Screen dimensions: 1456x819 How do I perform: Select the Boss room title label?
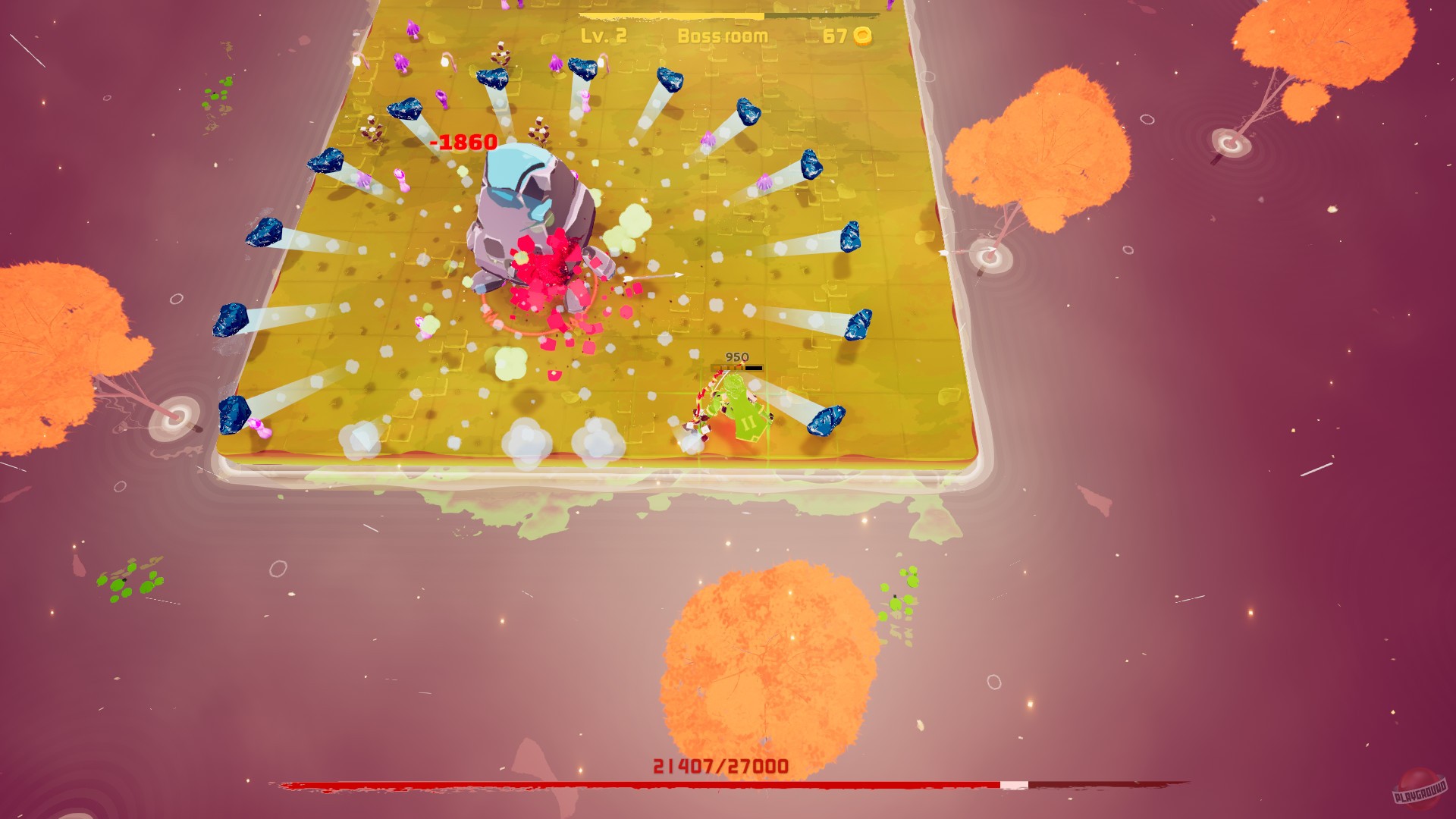(724, 34)
